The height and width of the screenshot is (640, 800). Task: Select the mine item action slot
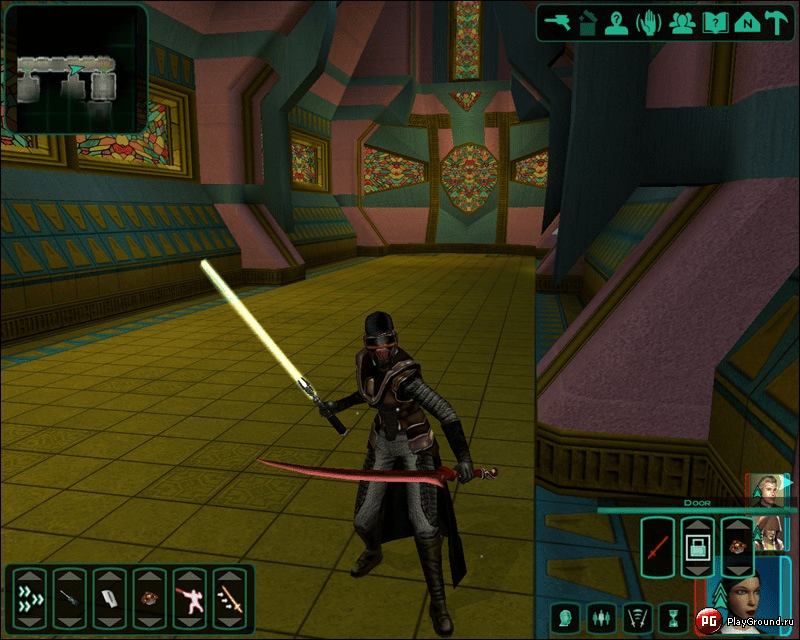[150, 599]
